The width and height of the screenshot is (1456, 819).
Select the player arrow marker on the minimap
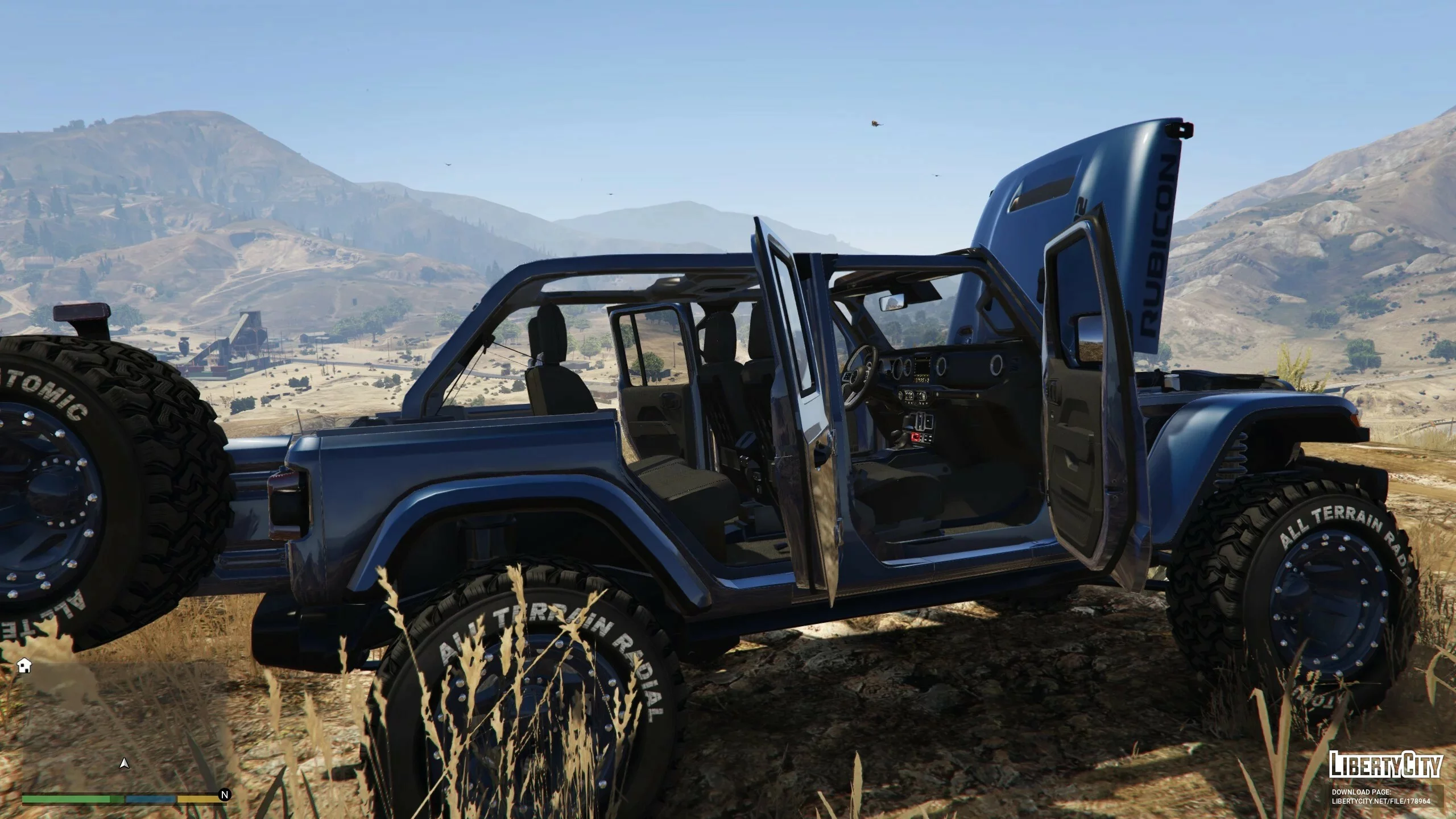tap(124, 764)
